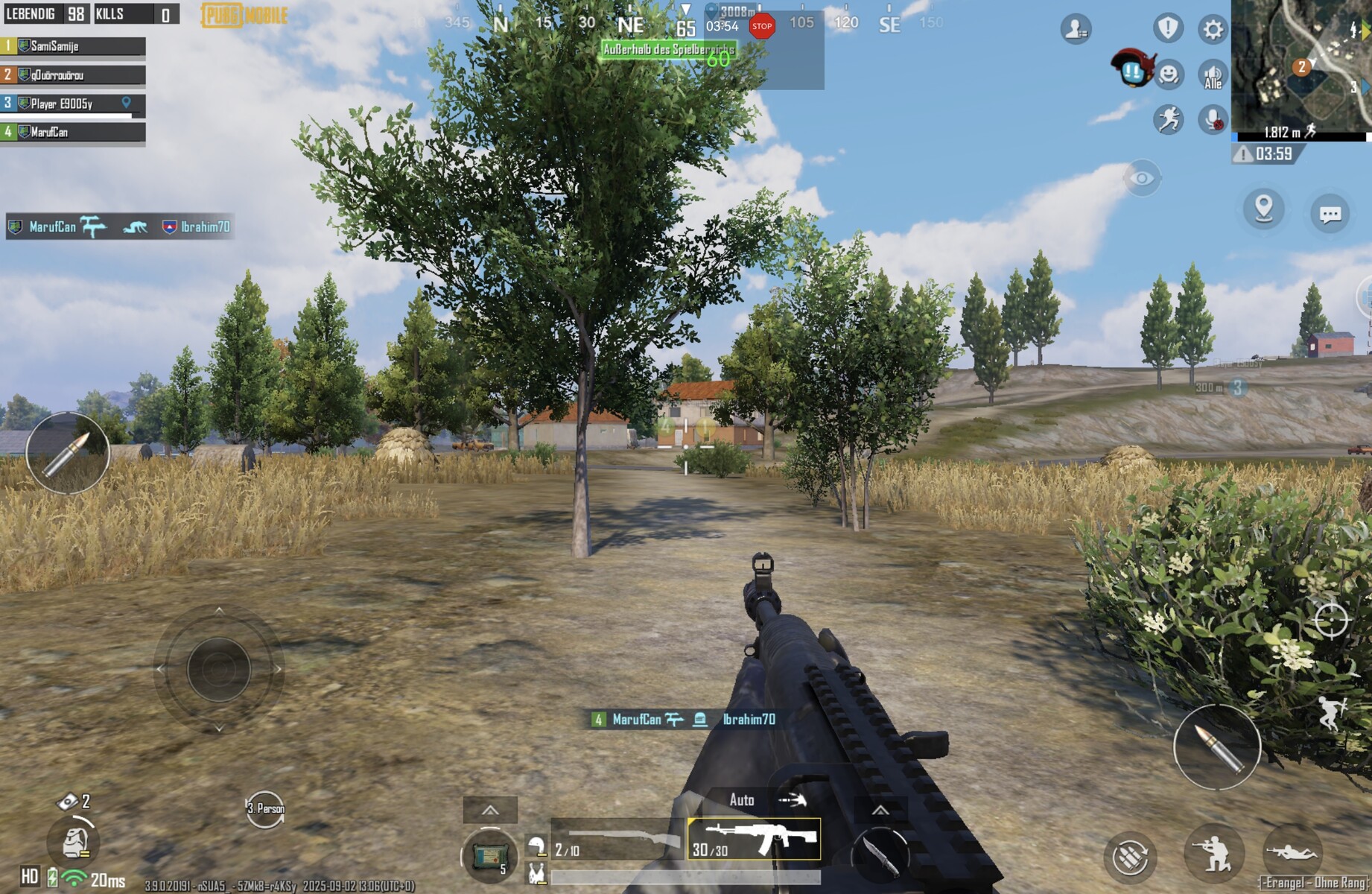Toggle the microphone button
The height and width of the screenshot is (894, 1372).
click(1213, 119)
